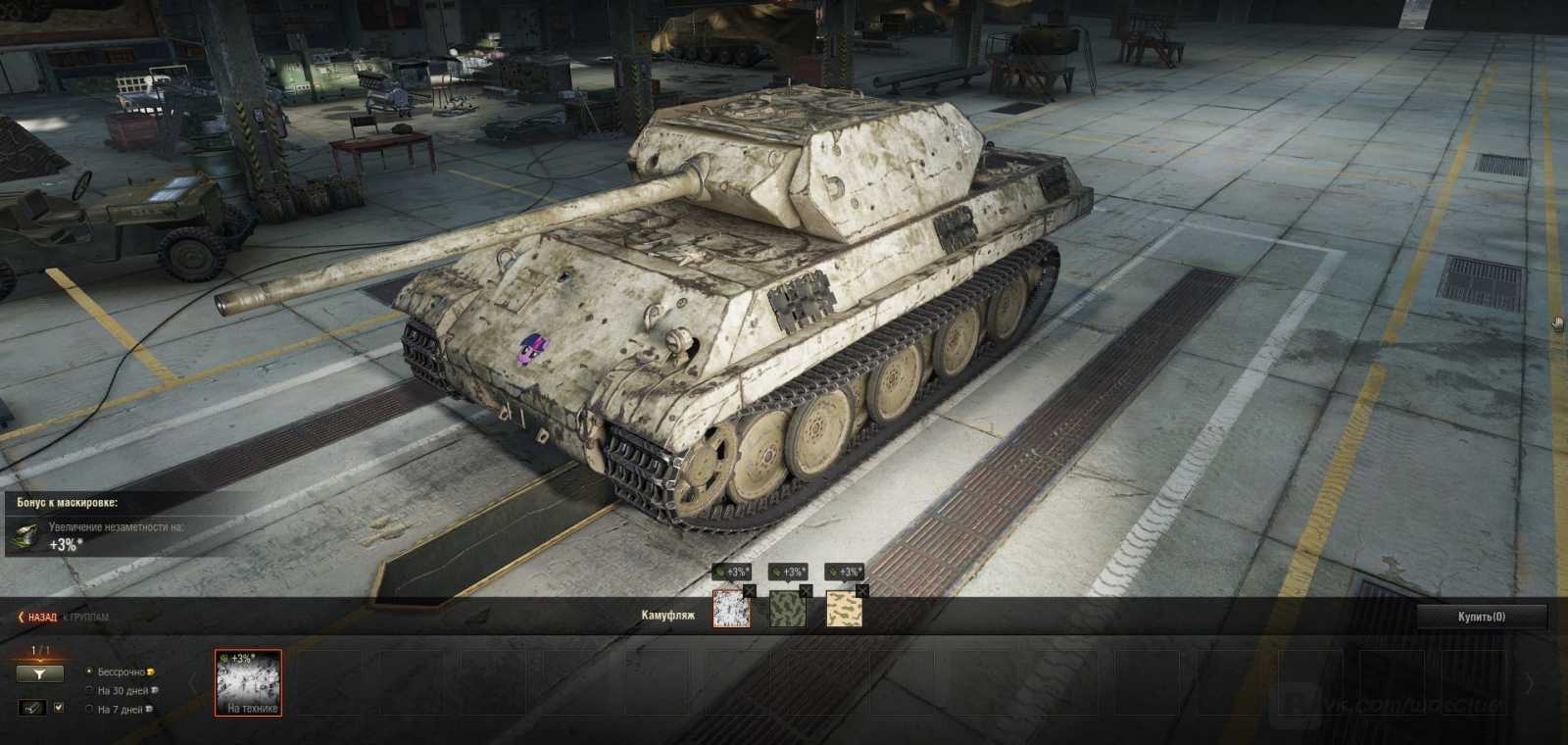Show next camouflage items with right arrow
Image resolution: width=1568 pixels, height=745 pixels.
[1530, 683]
